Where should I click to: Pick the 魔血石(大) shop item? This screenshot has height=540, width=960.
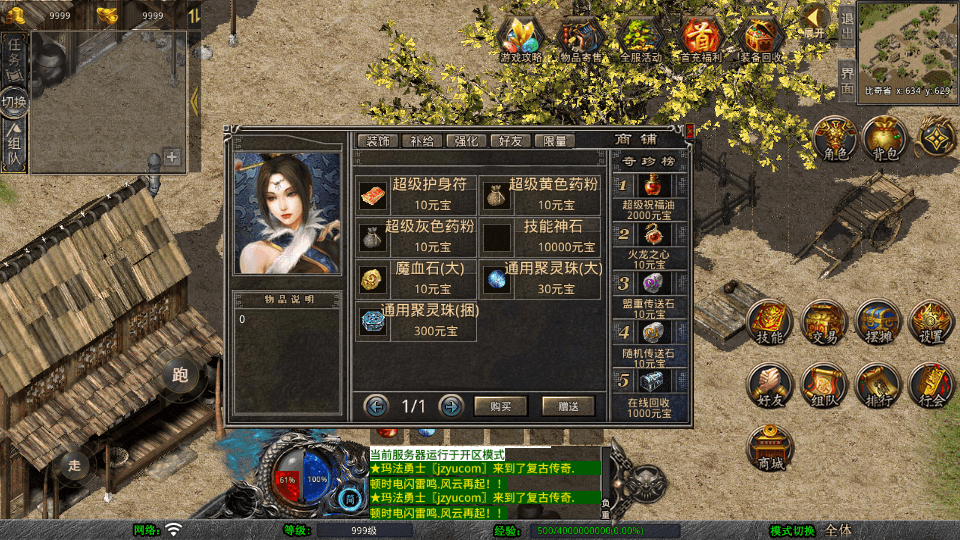point(416,279)
